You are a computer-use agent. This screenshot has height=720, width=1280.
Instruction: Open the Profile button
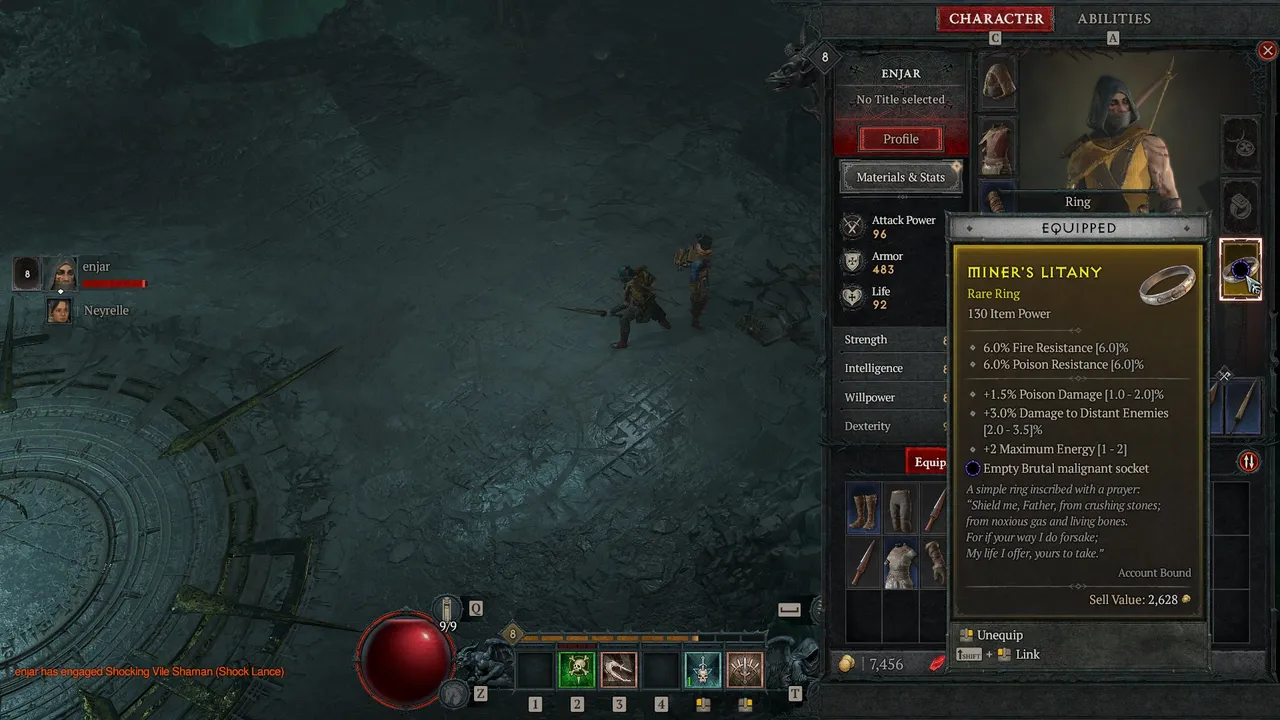(900, 139)
